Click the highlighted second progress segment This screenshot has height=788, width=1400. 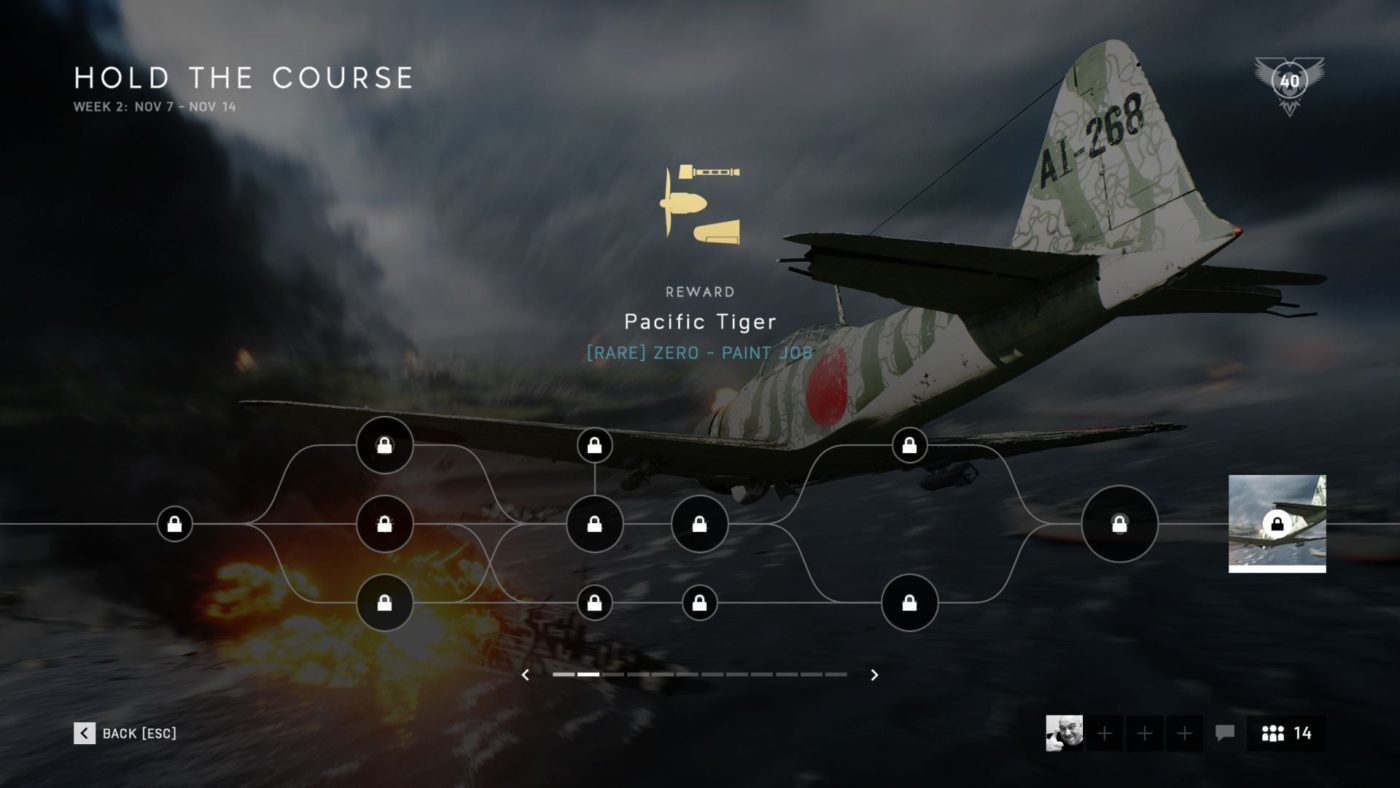pyautogui.click(x=590, y=675)
